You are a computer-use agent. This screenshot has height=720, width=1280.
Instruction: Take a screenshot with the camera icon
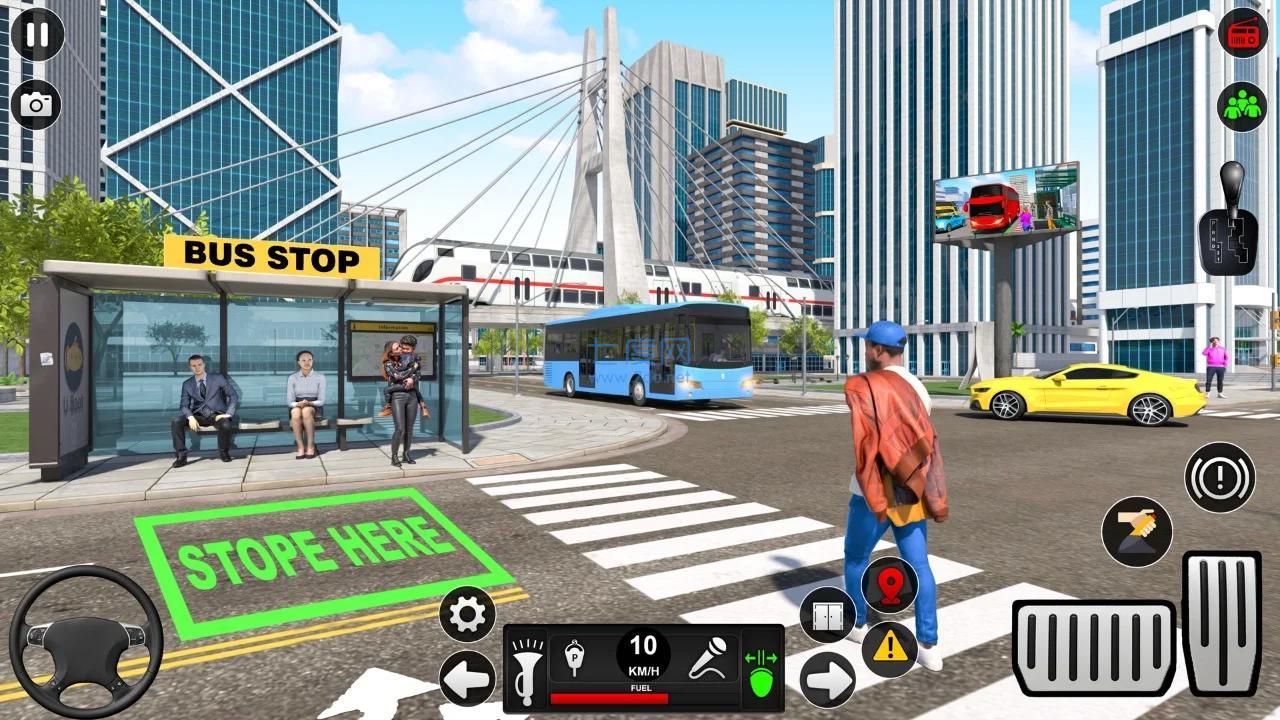pyautogui.click(x=36, y=103)
